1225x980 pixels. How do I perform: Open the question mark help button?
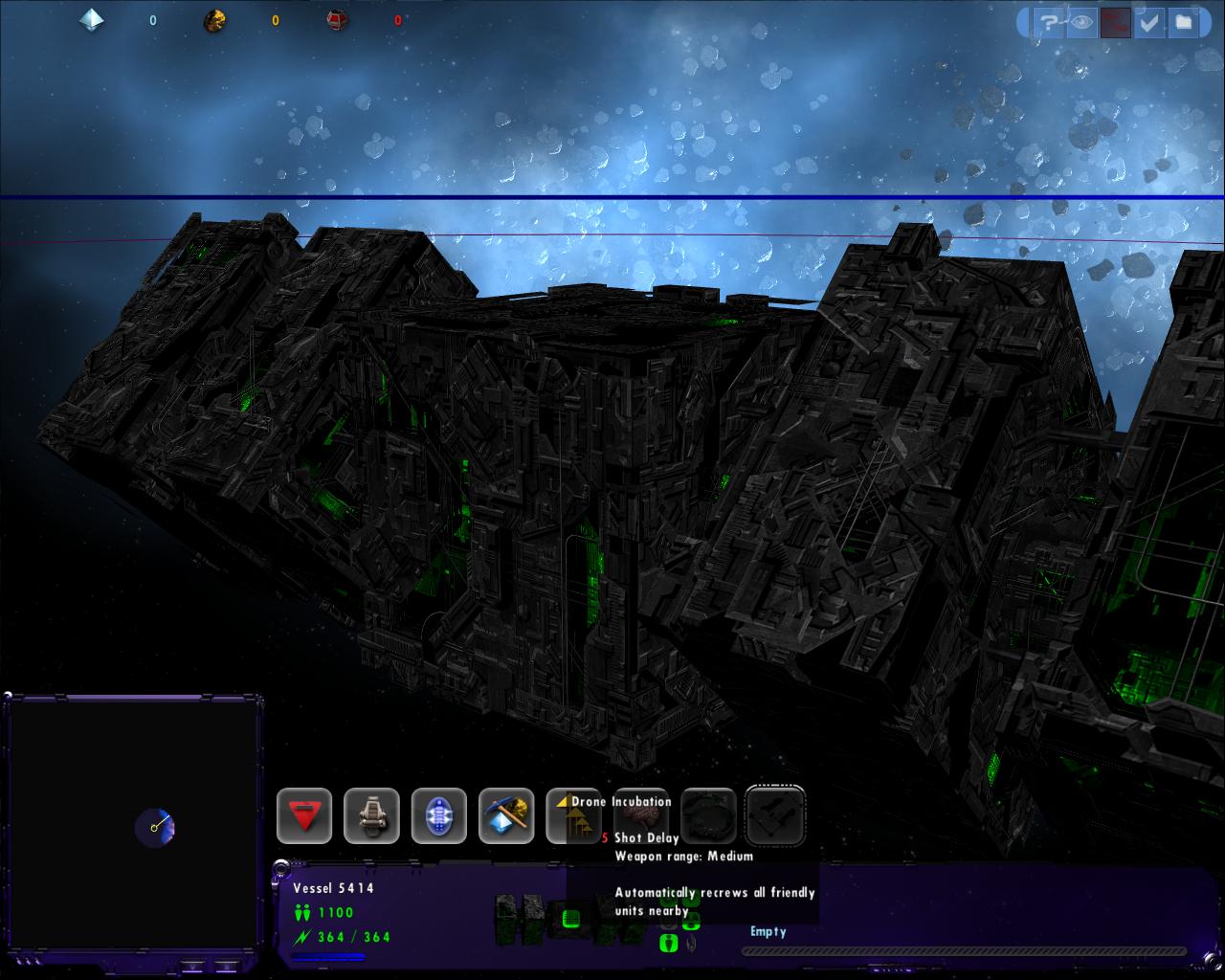pos(1049,21)
